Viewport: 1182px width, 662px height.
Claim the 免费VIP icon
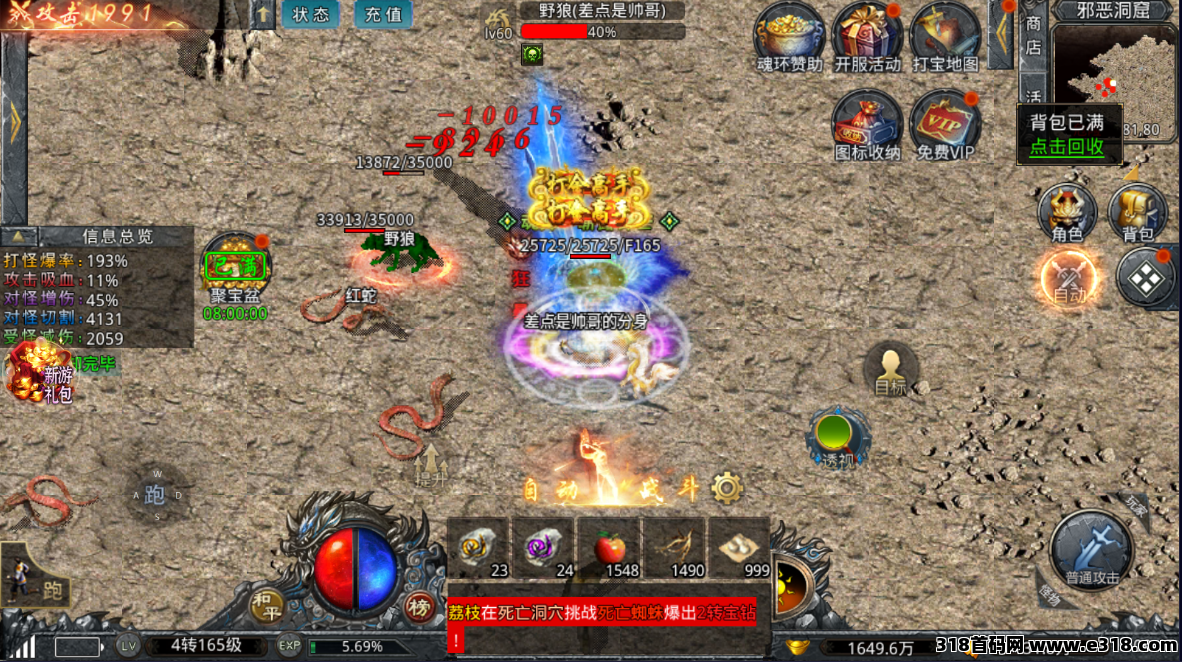(945, 125)
